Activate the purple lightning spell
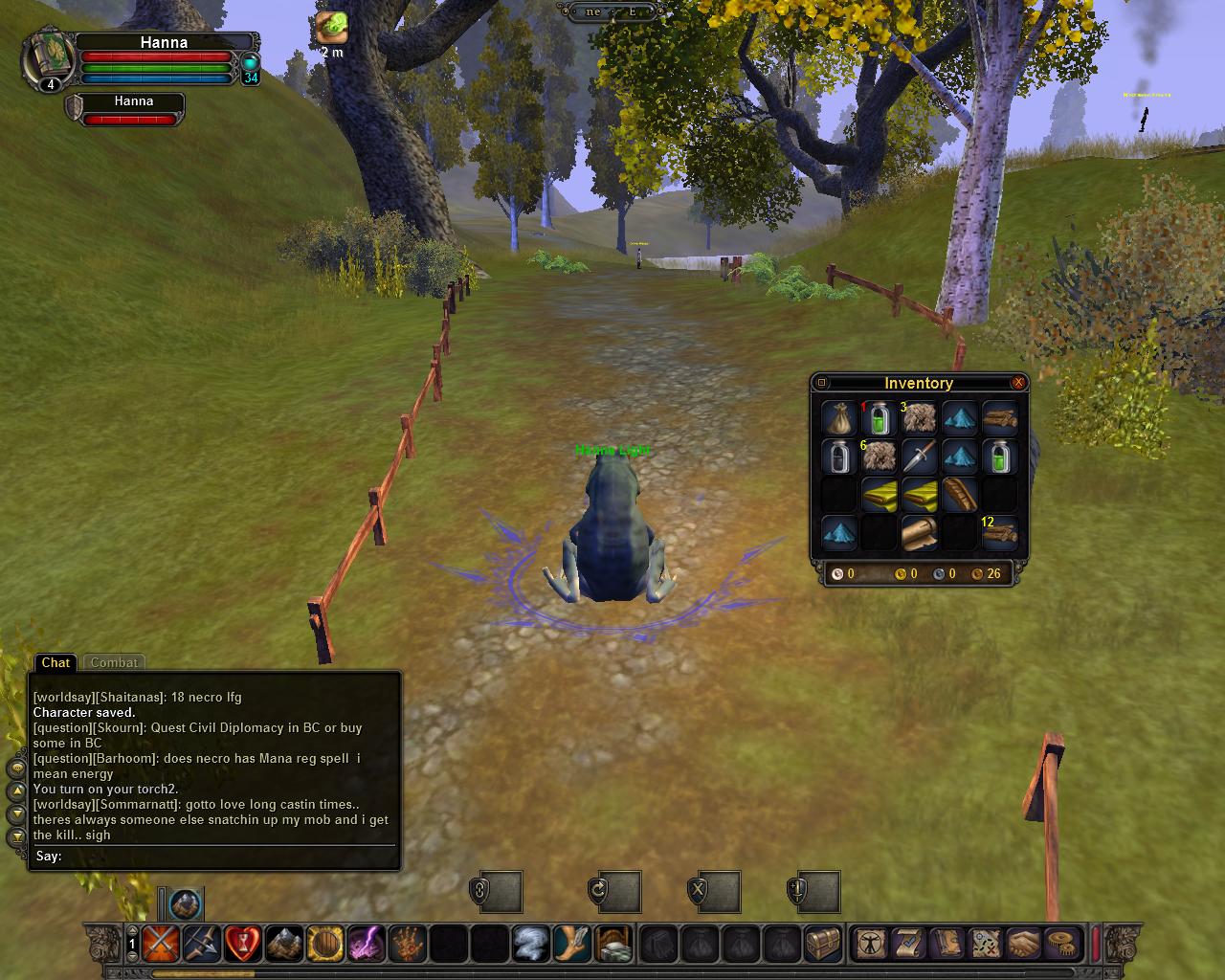This screenshot has height=980, width=1225. coord(366,944)
